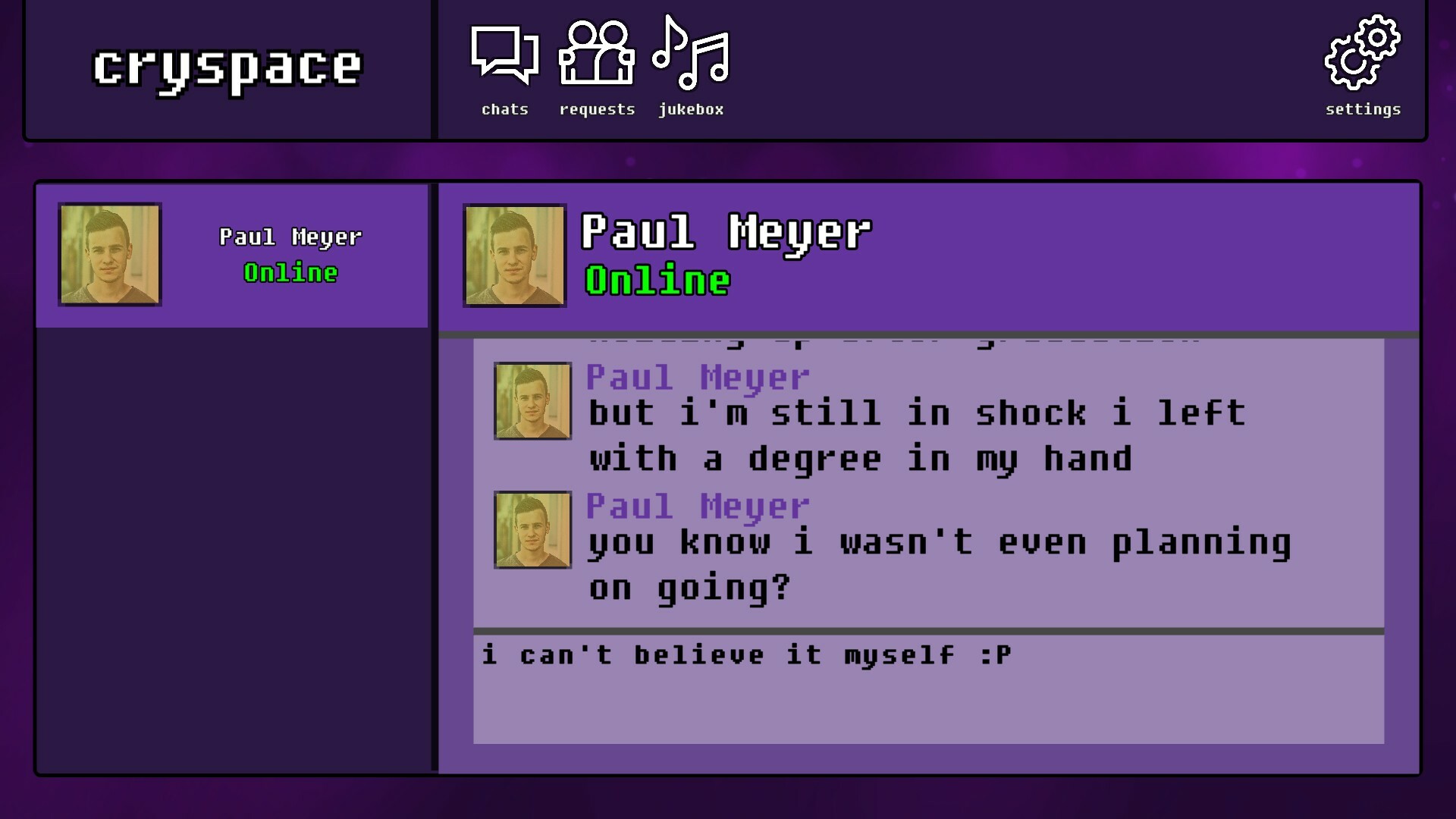The image size is (1456, 819).
Task: Click the Online status under Paul Meyer's name
Action: [x=657, y=281]
